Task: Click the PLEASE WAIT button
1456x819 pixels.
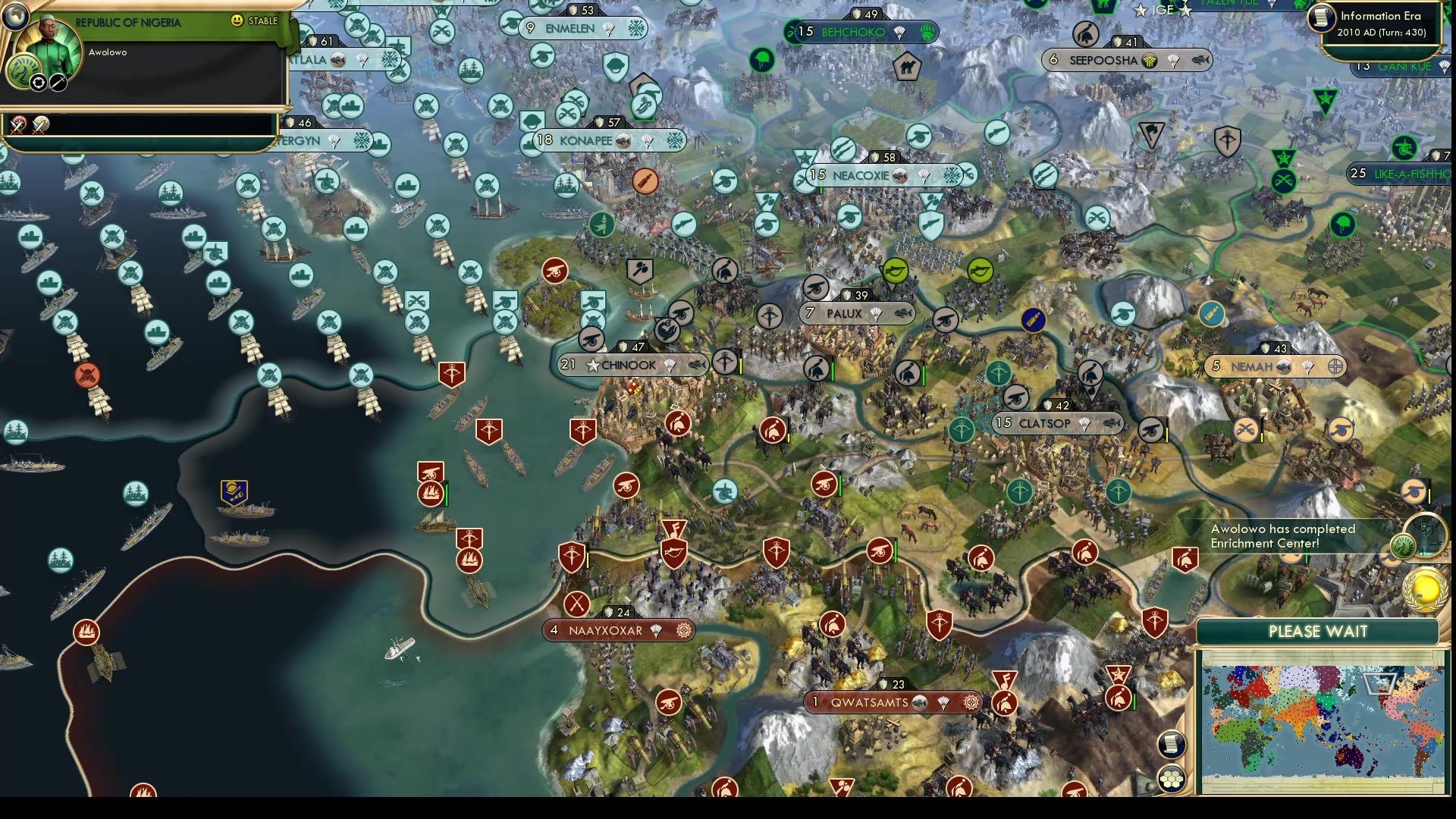Action: tap(1319, 631)
